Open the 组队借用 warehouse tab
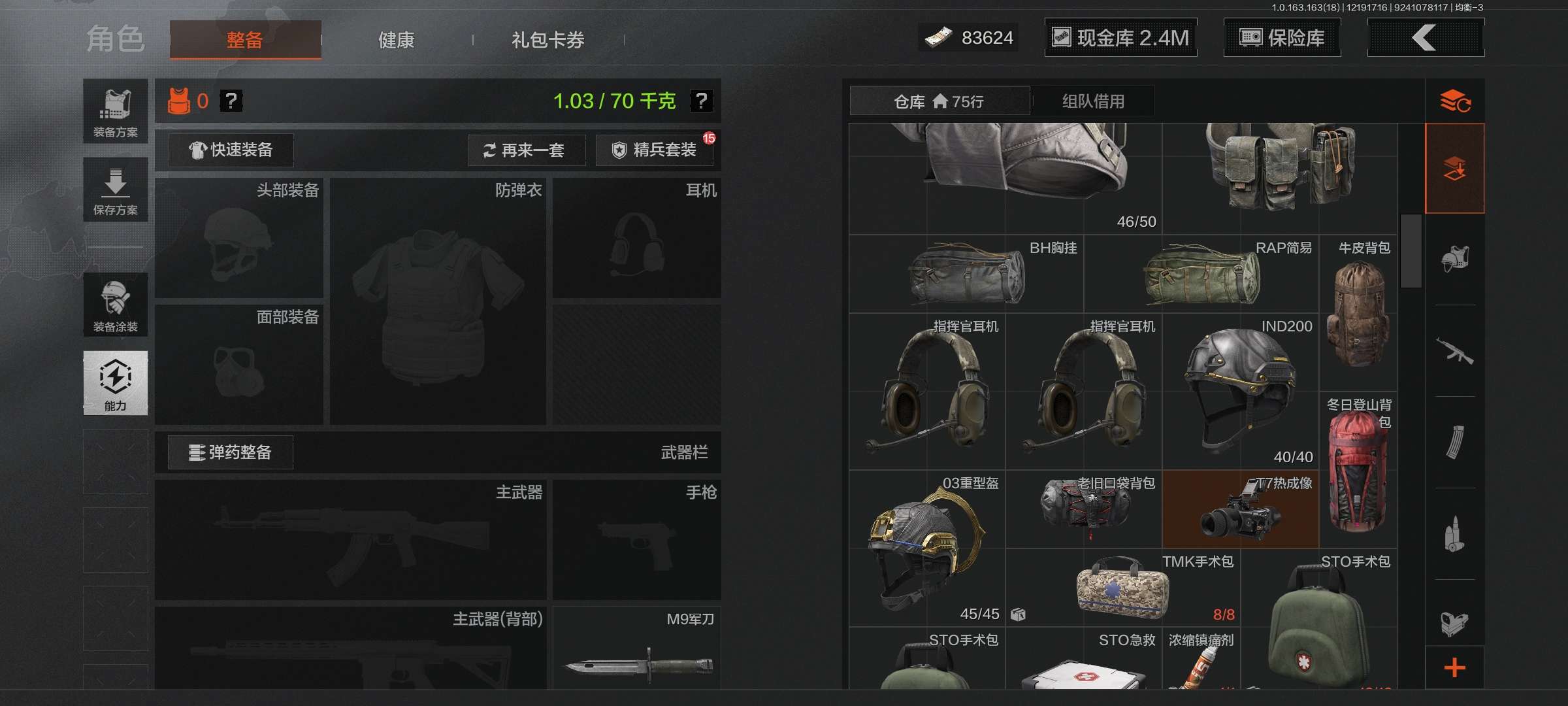Image resolution: width=1568 pixels, height=706 pixels. (1092, 101)
